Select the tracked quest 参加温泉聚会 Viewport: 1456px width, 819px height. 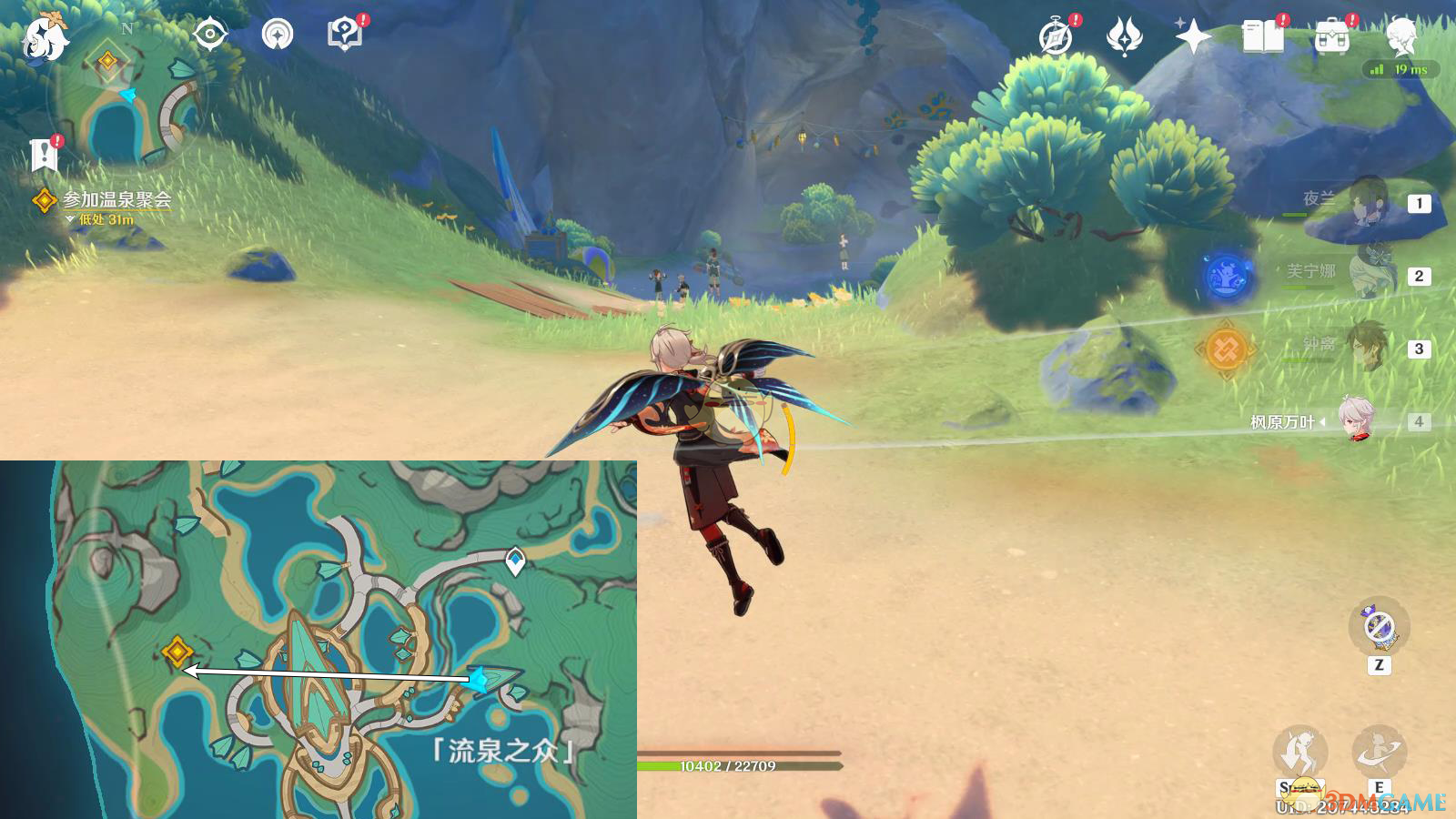click(x=116, y=199)
